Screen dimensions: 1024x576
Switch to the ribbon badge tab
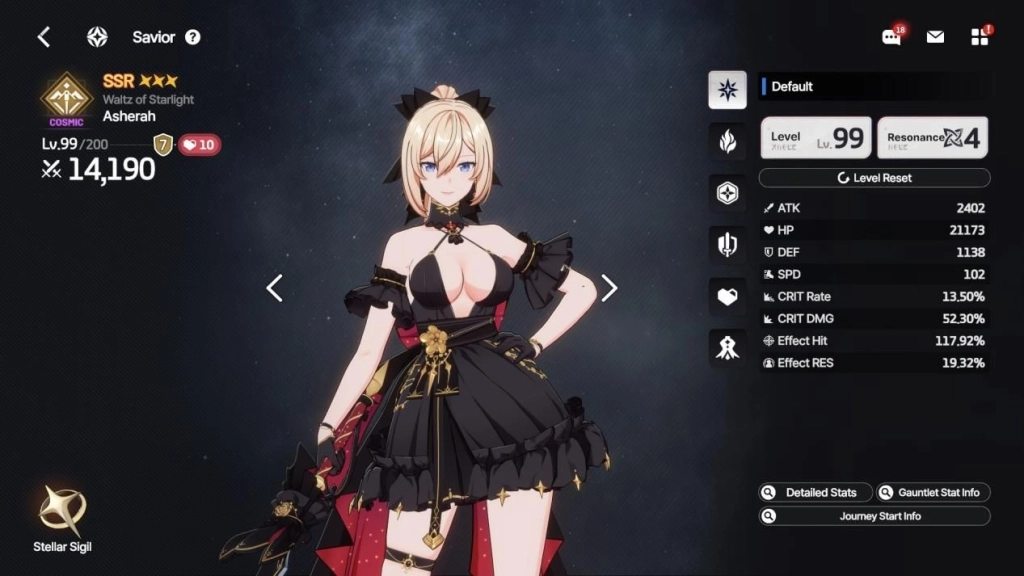click(727, 347)
